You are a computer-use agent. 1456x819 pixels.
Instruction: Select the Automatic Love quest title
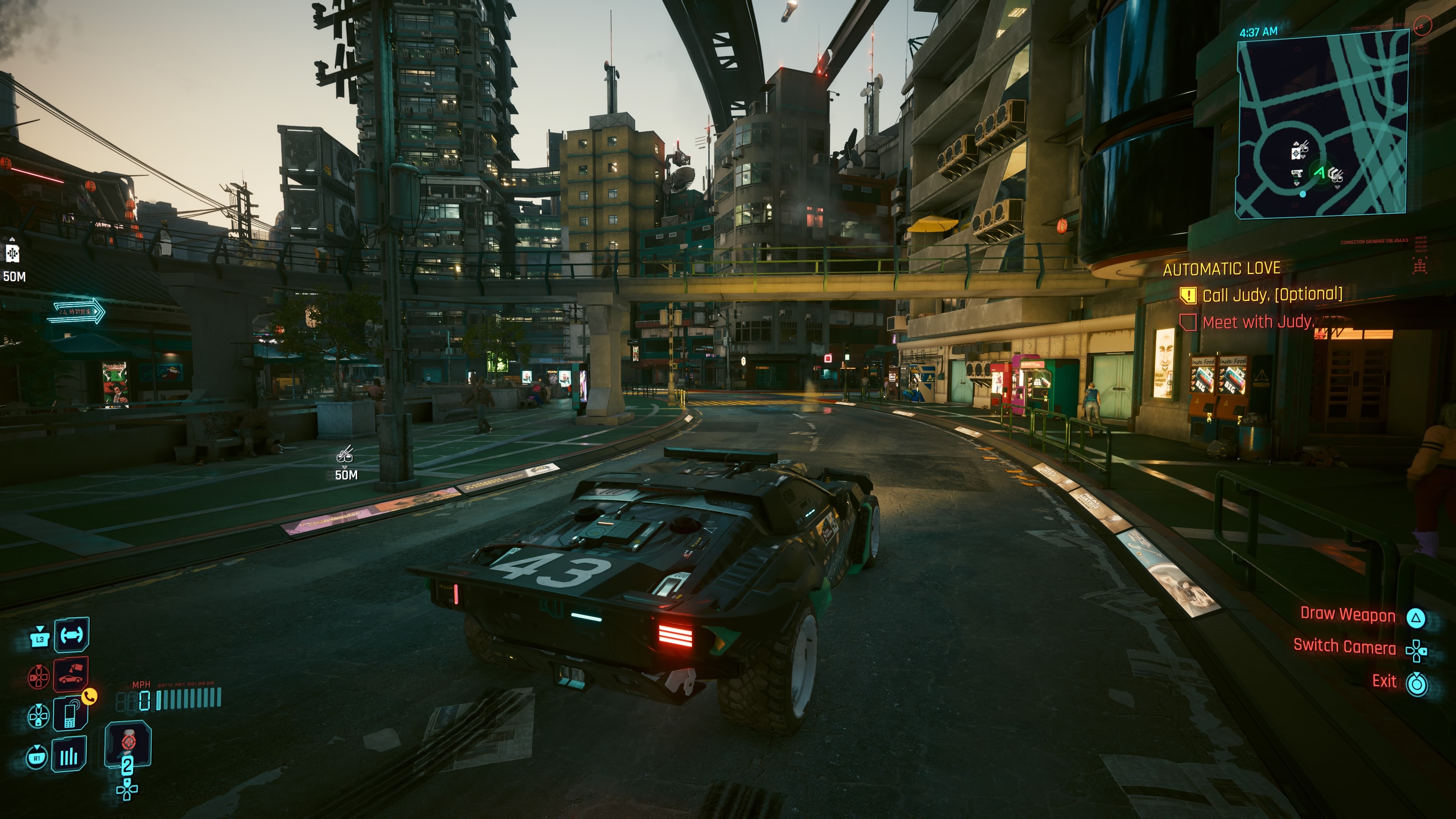tap(1221, 268)
